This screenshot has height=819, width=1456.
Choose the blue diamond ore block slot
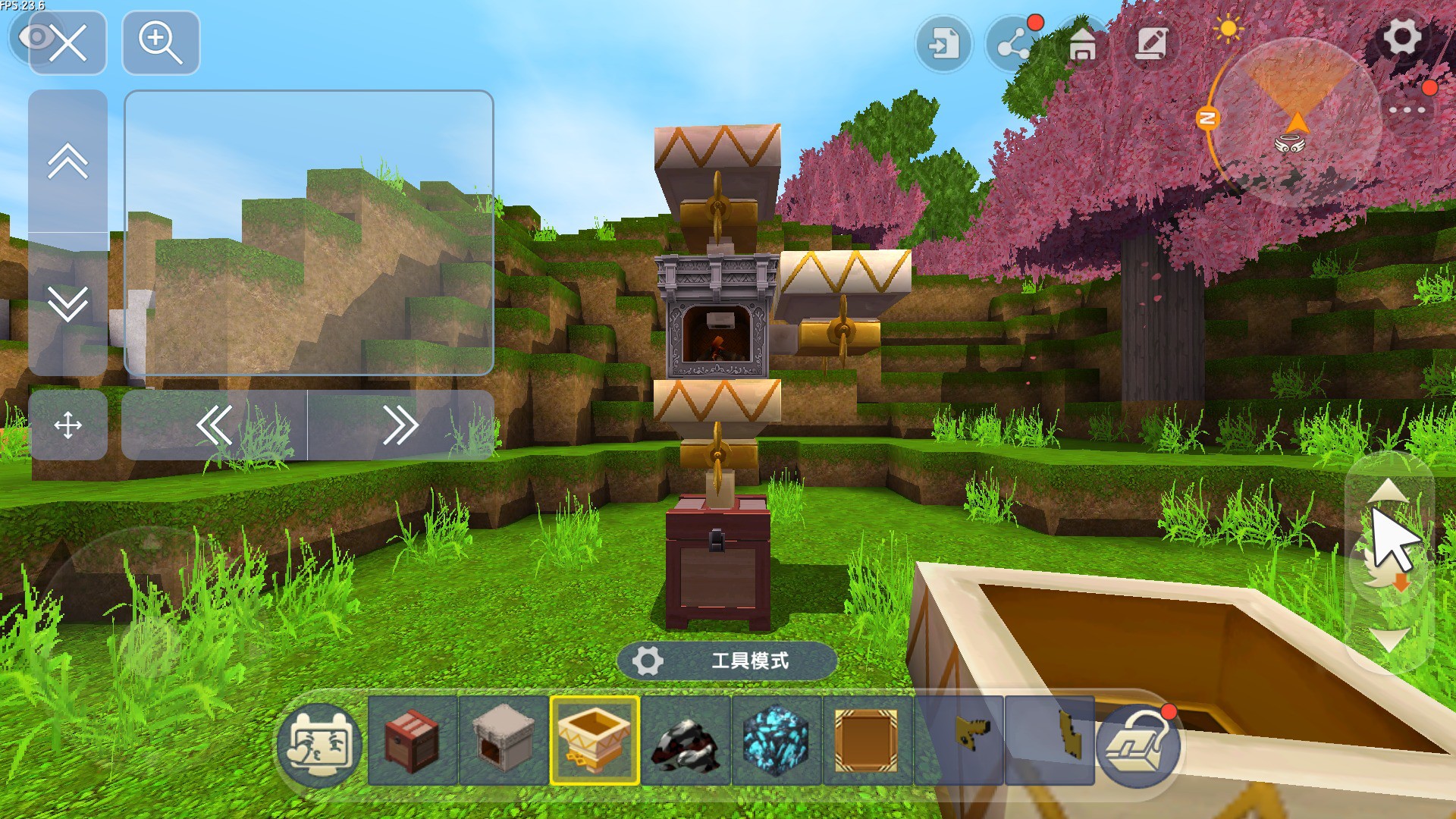[776, 740]
